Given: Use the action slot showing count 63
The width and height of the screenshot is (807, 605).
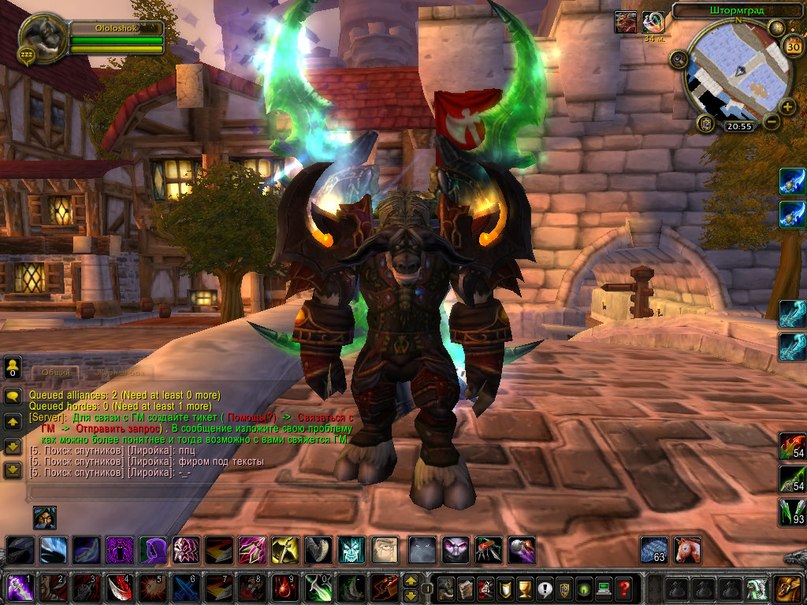Looking at the screenshot, I should 654,550.
